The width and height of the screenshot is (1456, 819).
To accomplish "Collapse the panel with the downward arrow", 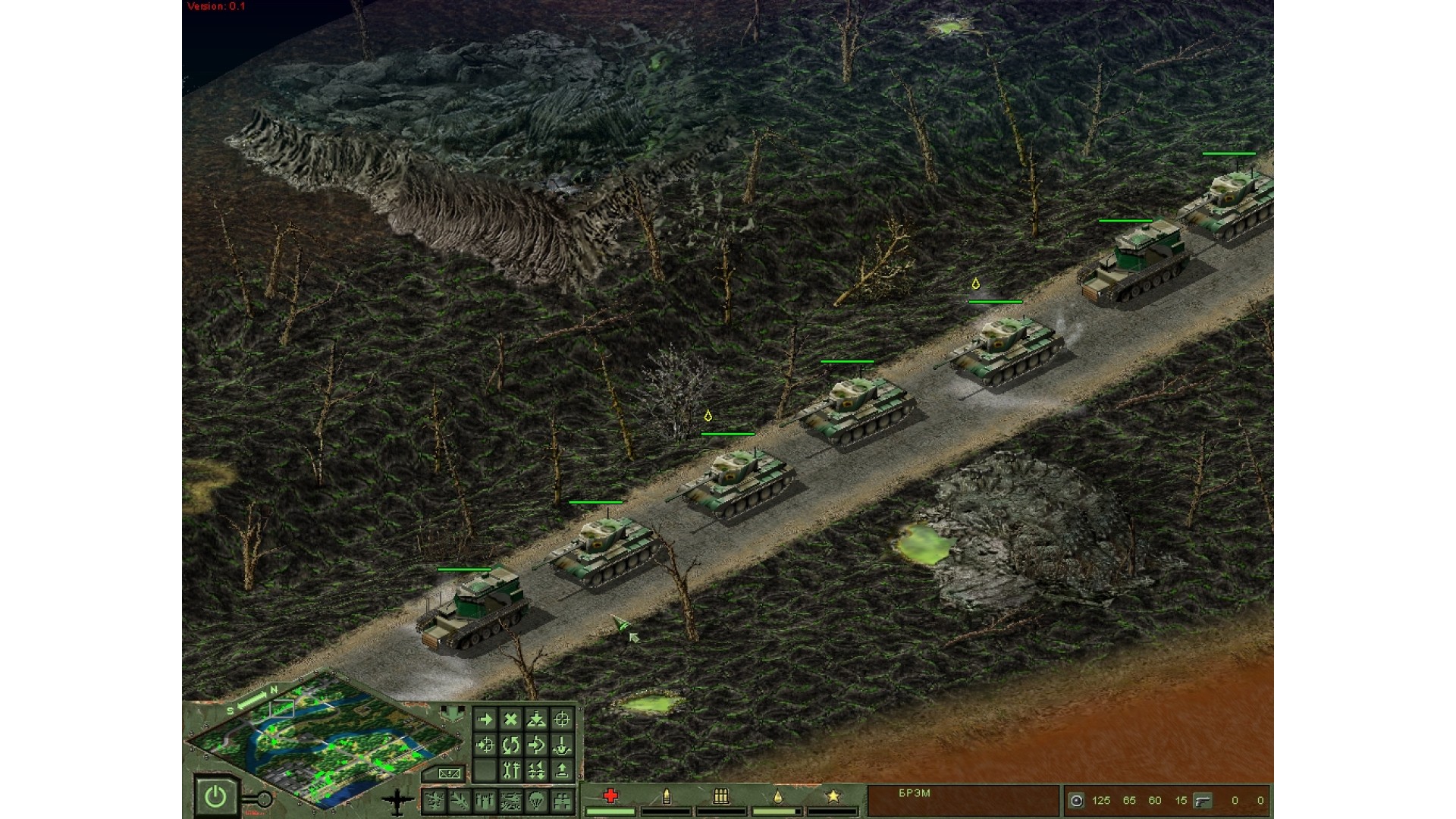I will tap(453, 714).
